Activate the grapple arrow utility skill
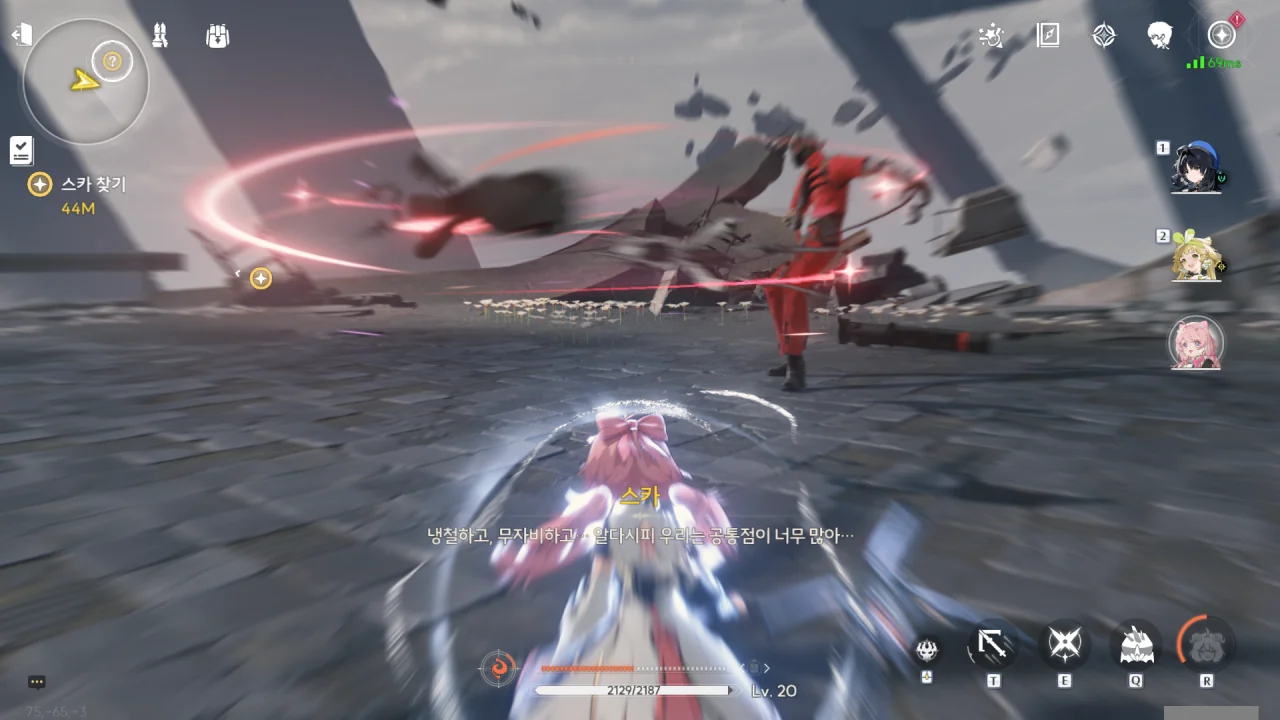Viewport: 1280px width, 720px height. (x=993, y=647)
